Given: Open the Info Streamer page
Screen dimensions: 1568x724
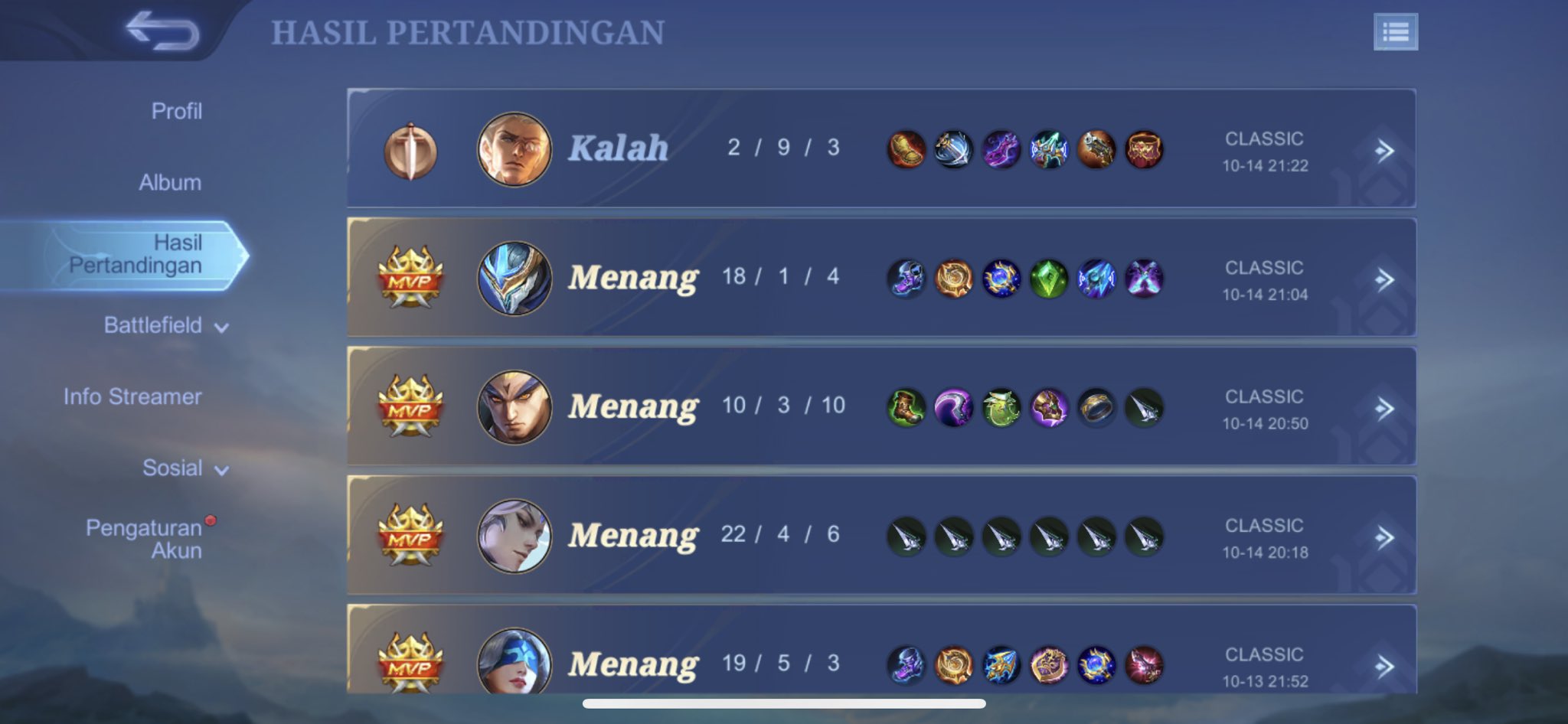Looking at the screenshot, I should pos(135,396).
